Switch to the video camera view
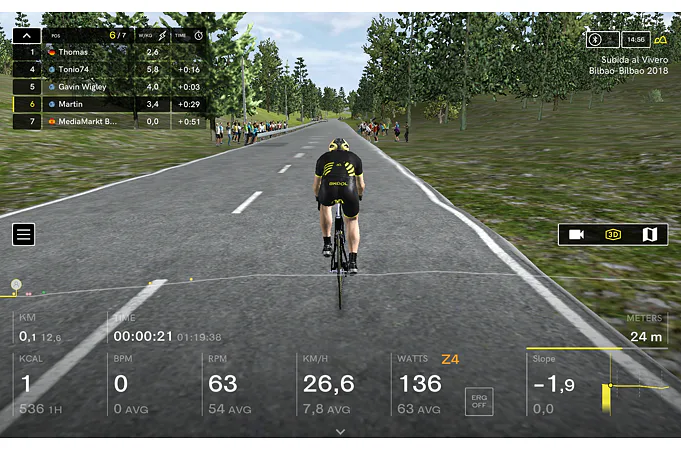The width and height of the screenshot is (681, 450). point(577,234)
